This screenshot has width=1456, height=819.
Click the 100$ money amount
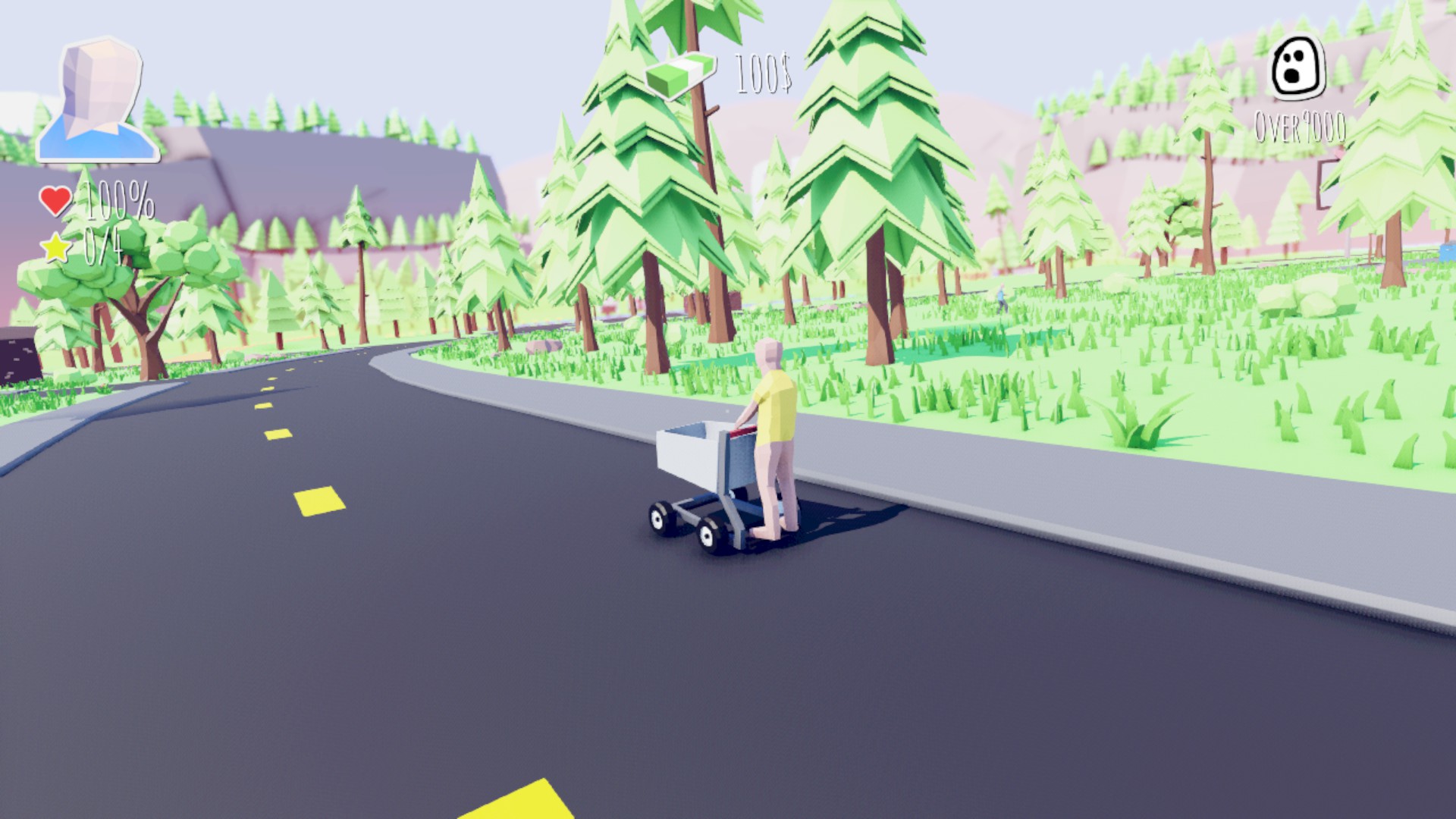tap(762, 72)
